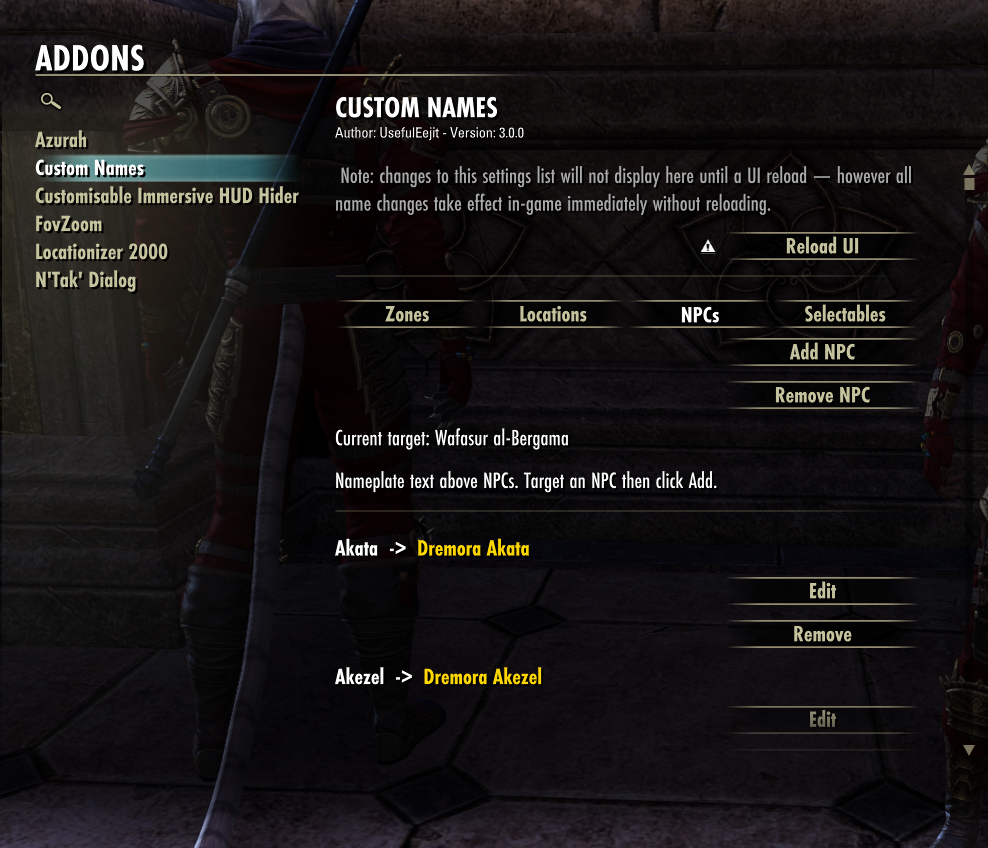Remove the Akata custom name
The height and width of the screenshot is (848, 988).
[x=822, y=634]
